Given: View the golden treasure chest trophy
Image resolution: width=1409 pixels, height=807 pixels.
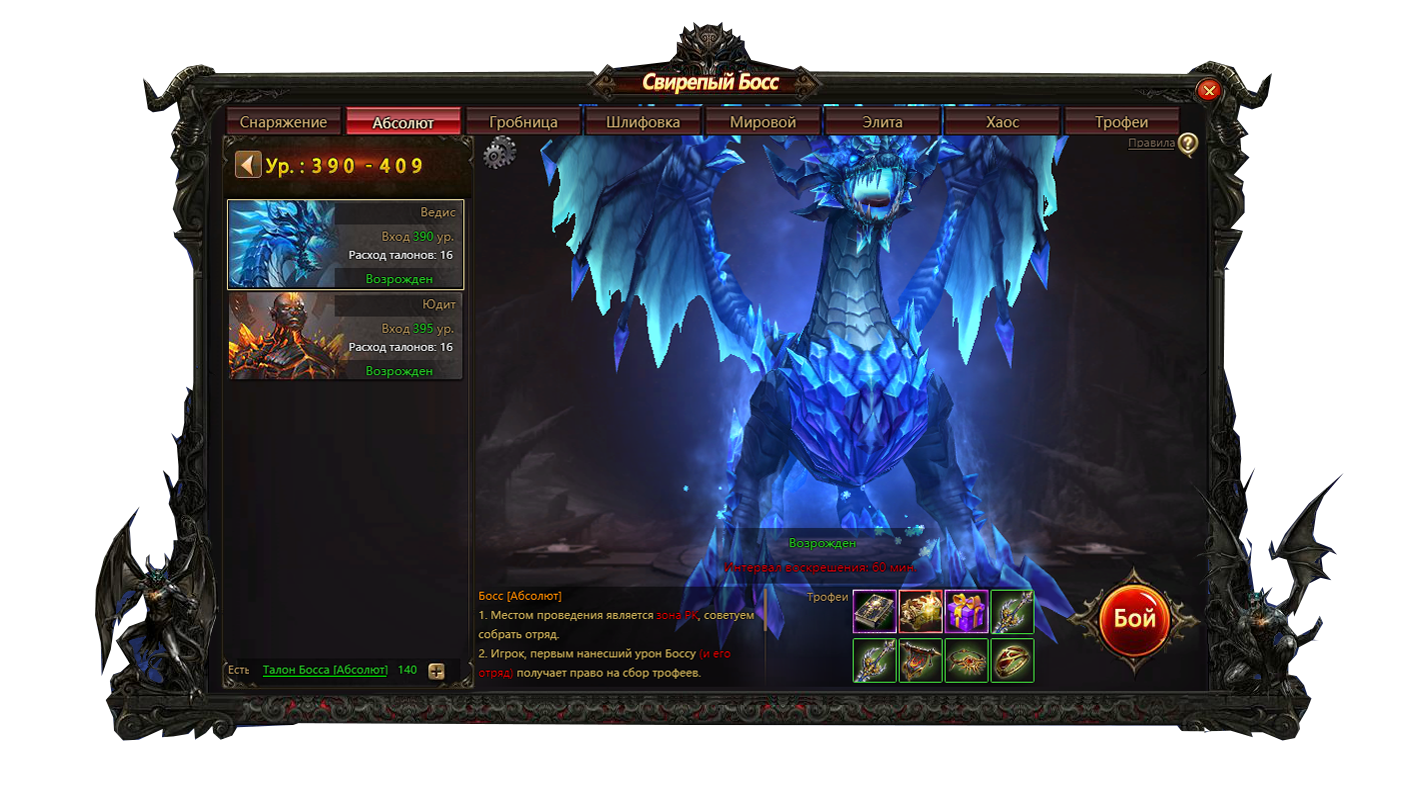Looking at the screenshot, I should pyautogui.click(x=920, y=611).
